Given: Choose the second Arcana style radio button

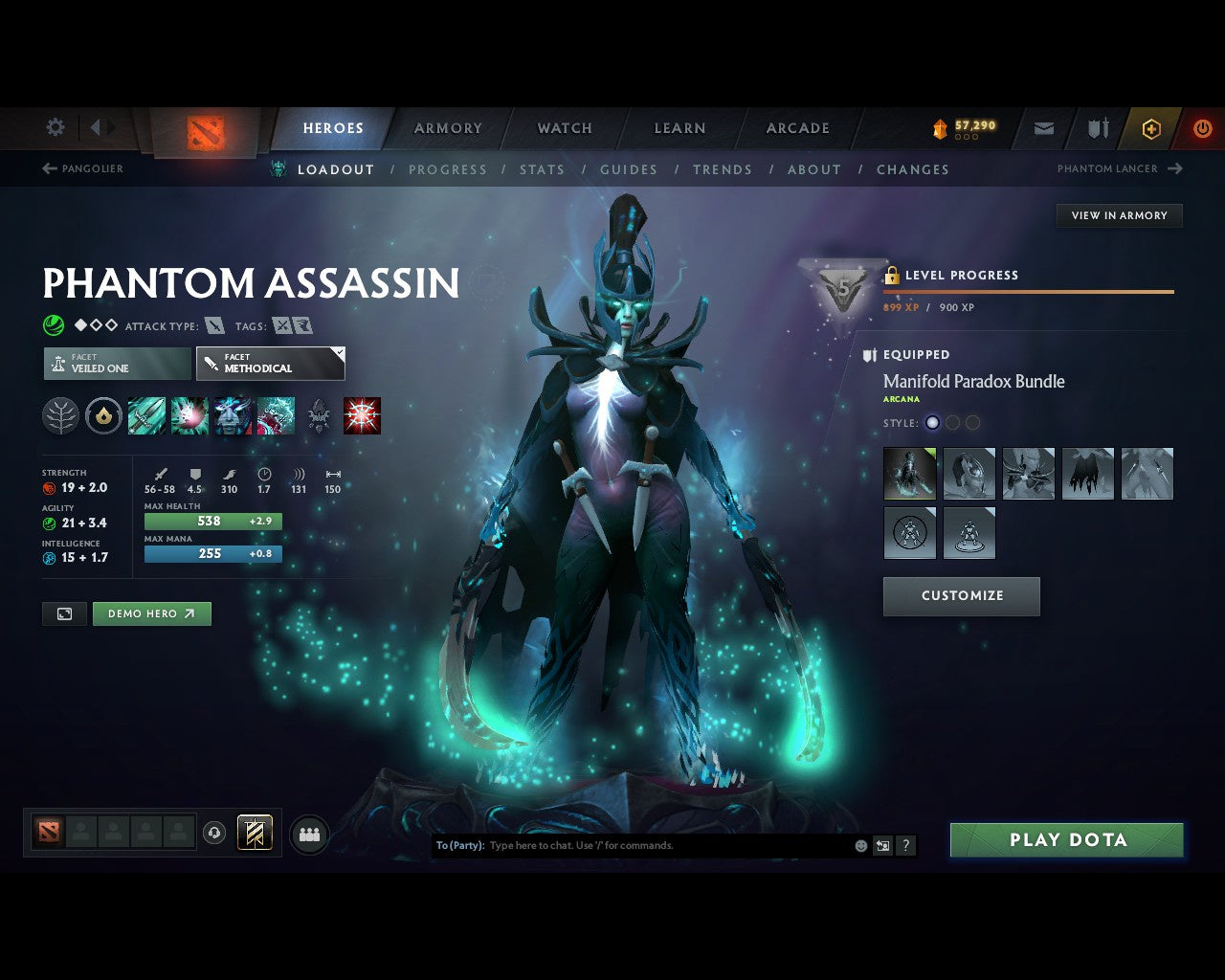Looking at the screenshot, I should point(952,422).
